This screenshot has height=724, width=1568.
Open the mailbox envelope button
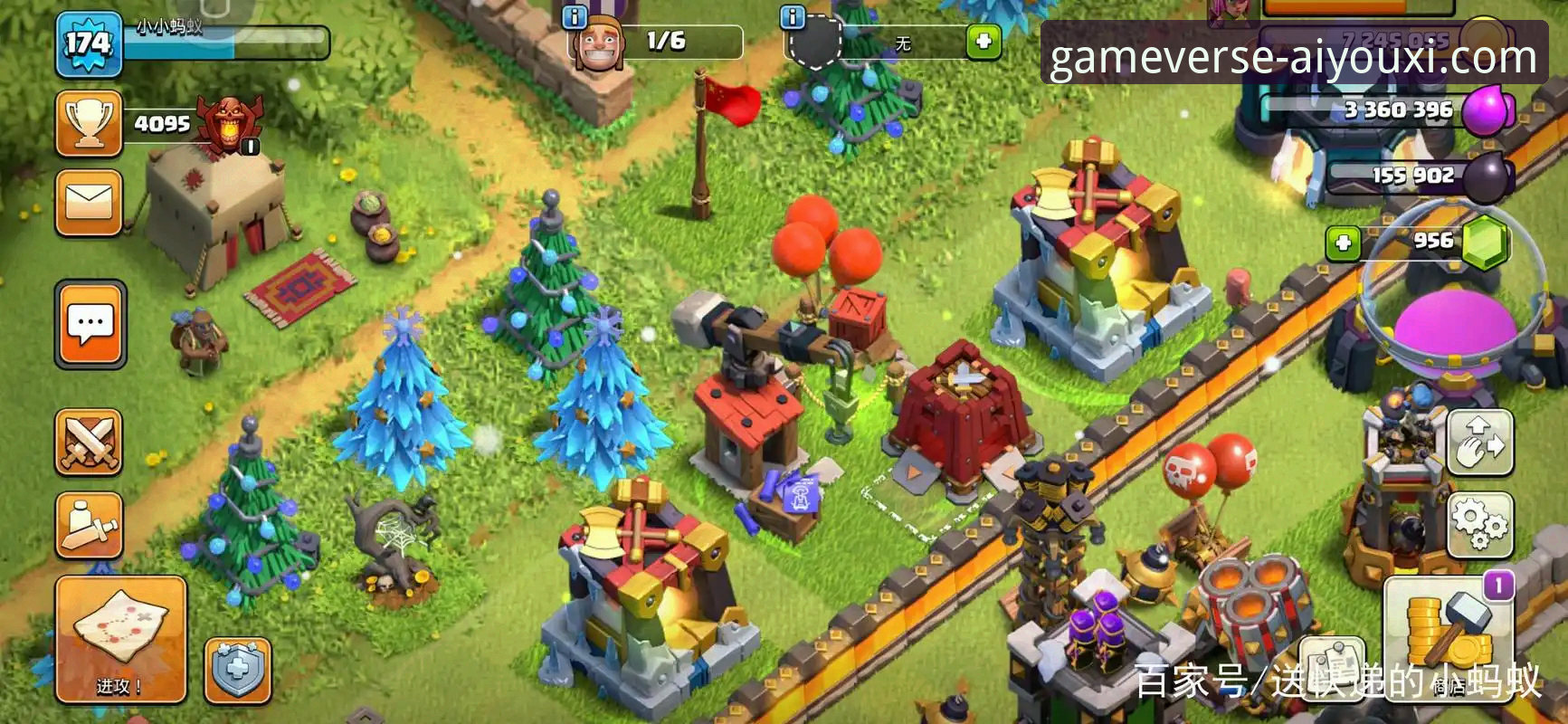(89, 203)
